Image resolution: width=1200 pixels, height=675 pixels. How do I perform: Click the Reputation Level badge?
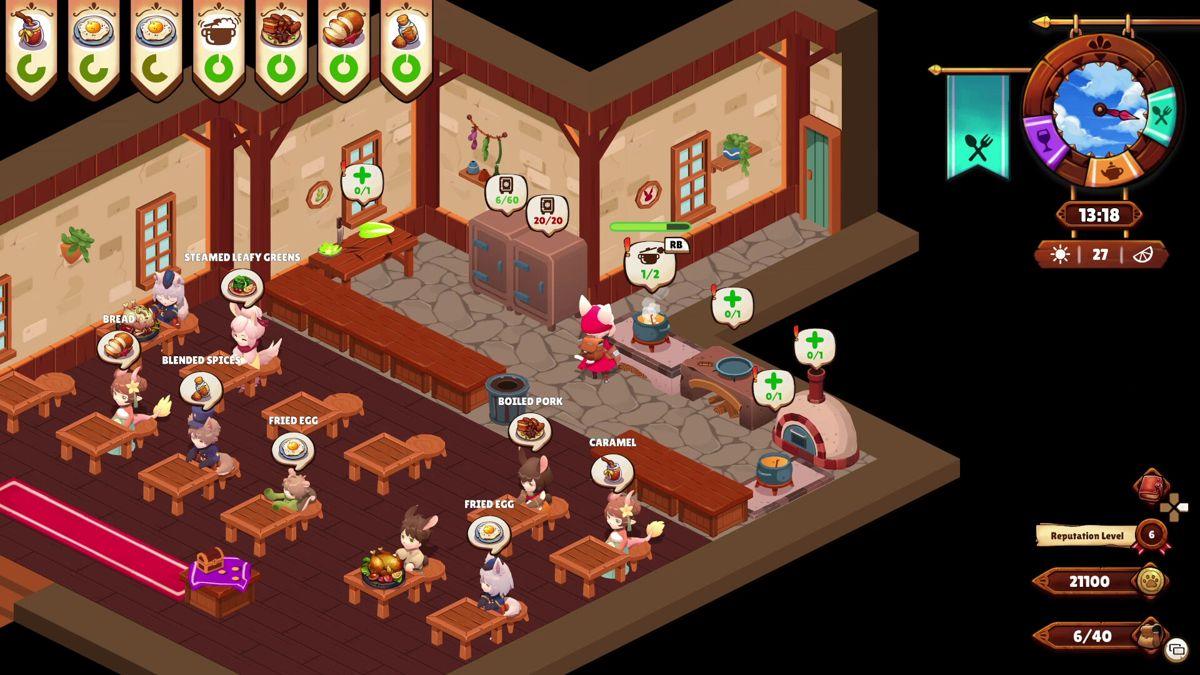[x=1150, y=535]
